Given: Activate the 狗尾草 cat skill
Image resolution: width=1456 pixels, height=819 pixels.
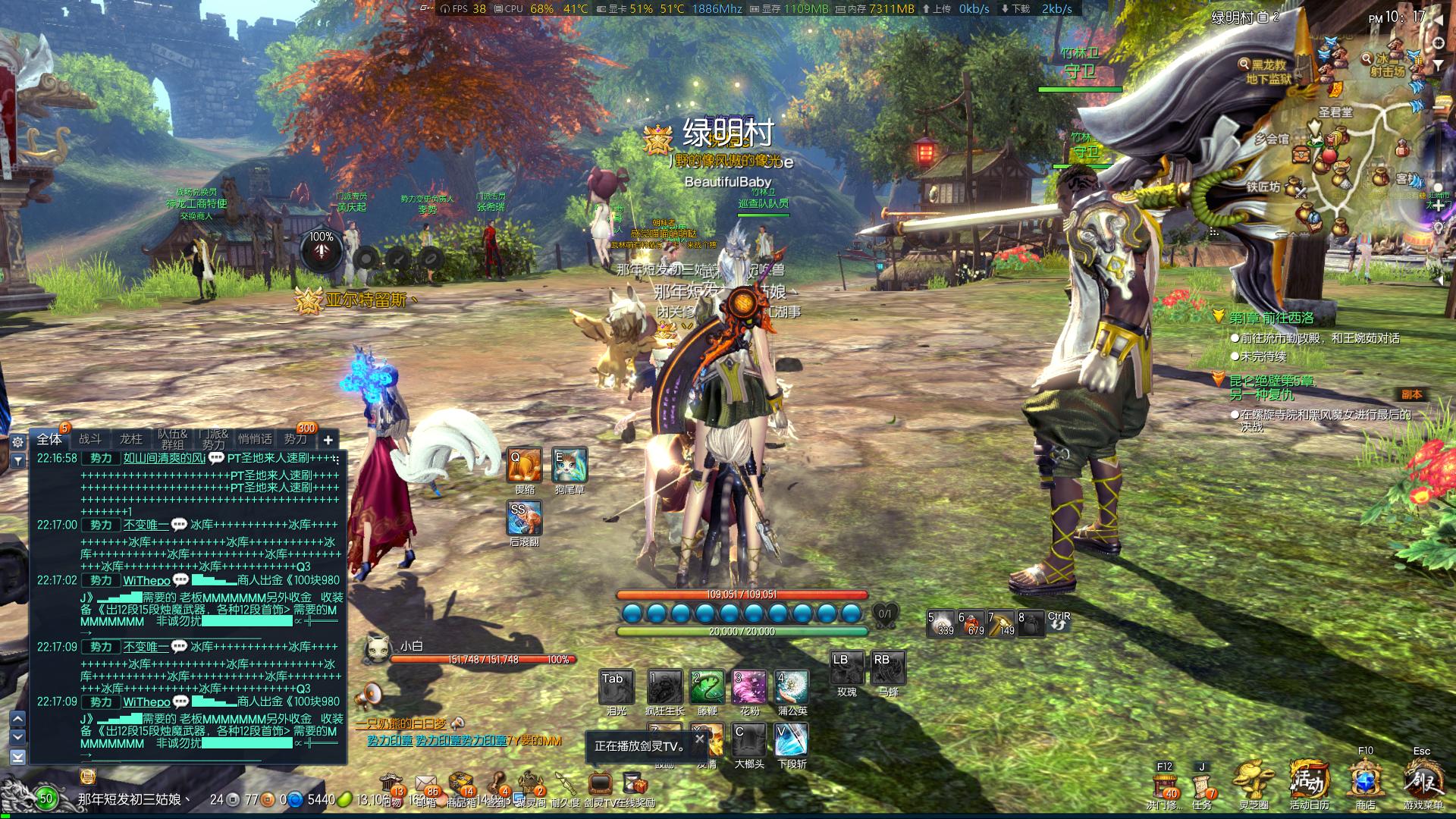Looking at the screenshot, I should pos(569,465).
